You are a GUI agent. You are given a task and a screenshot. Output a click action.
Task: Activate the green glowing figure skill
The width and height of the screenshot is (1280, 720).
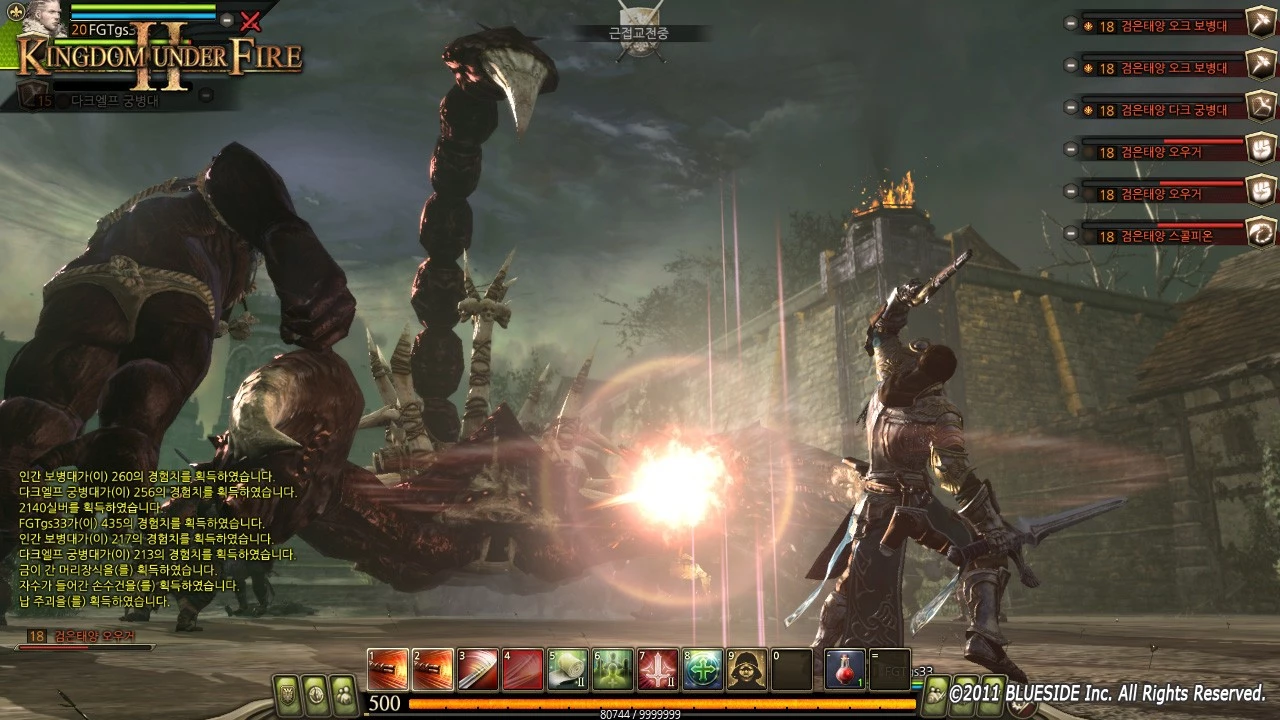pyautogui.click(x=612, y=669)
